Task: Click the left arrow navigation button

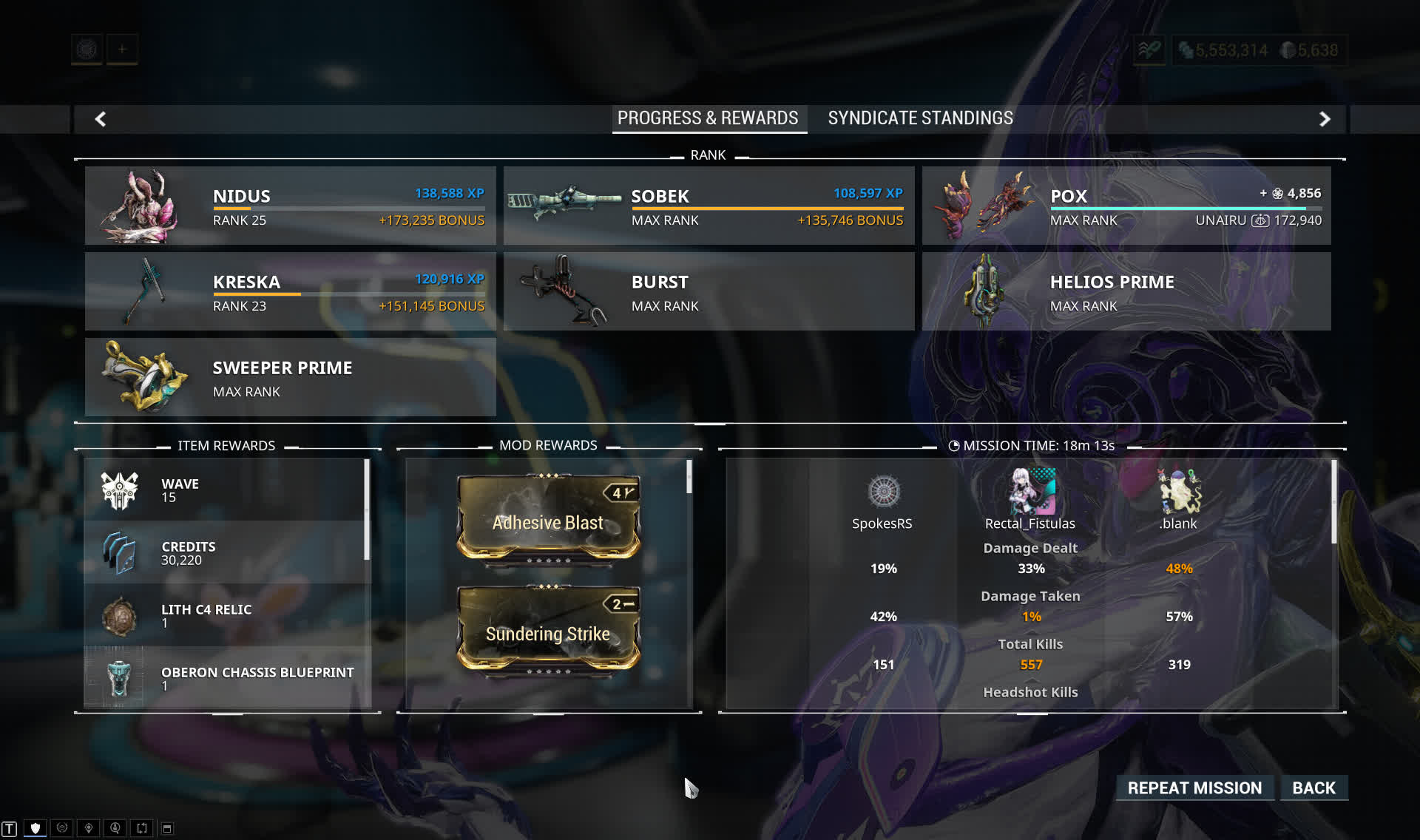Action: point(101,119)
